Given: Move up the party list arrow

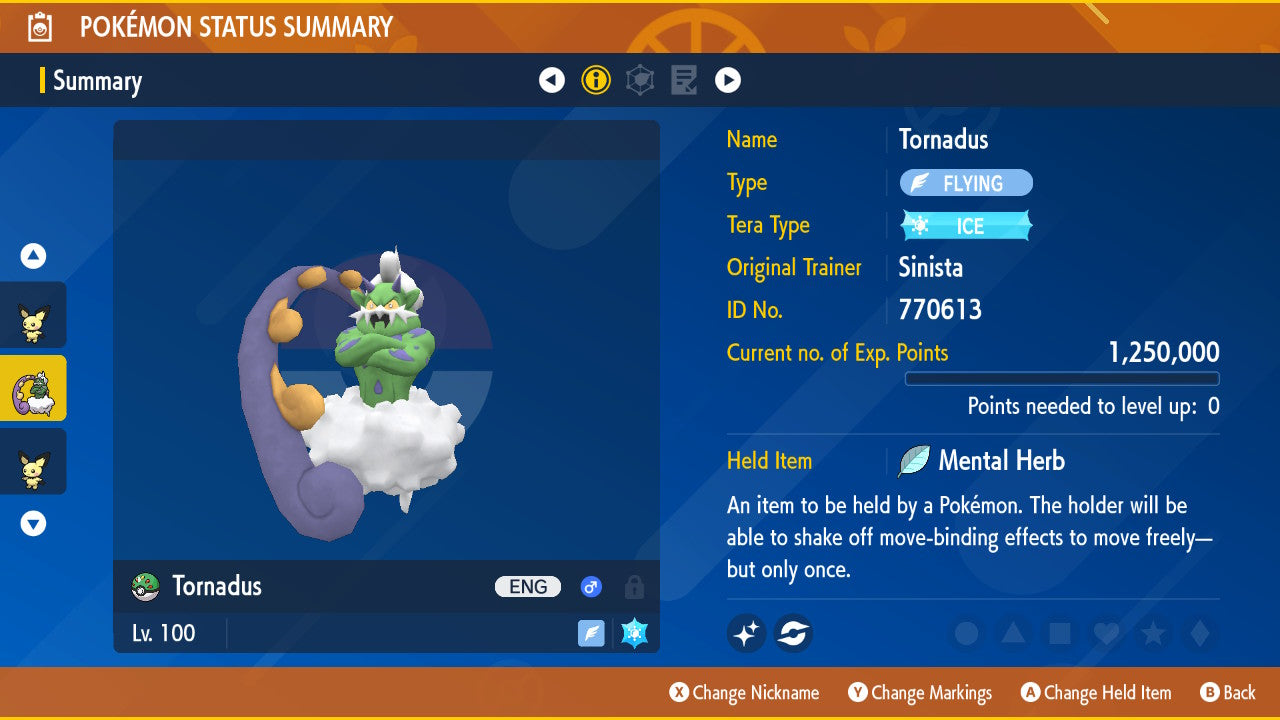Looking at the screenshot, I should coord(33,257).
